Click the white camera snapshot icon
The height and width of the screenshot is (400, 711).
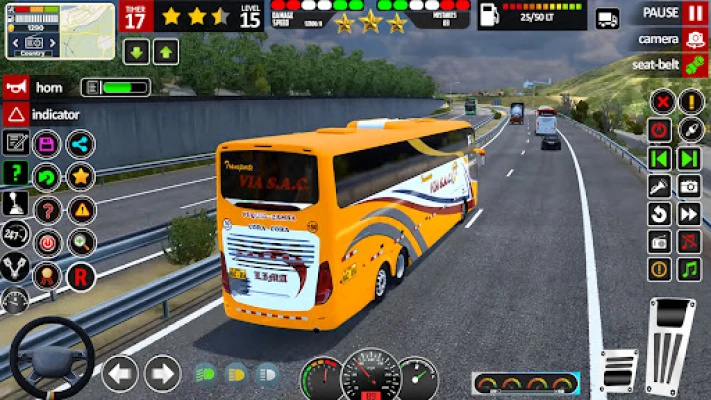tap(689, 186)
